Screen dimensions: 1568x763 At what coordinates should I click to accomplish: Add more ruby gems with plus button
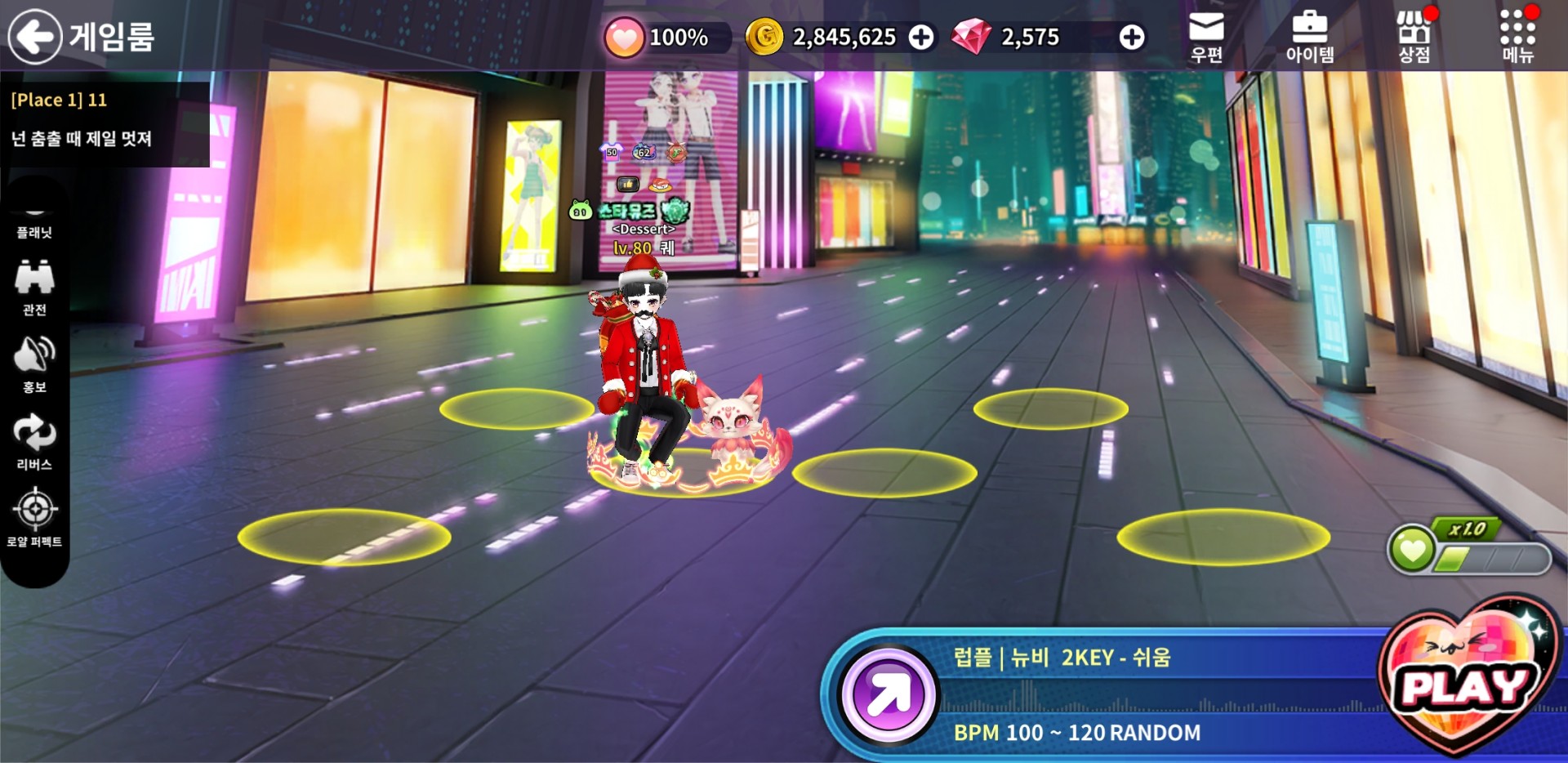[1131, 38]
